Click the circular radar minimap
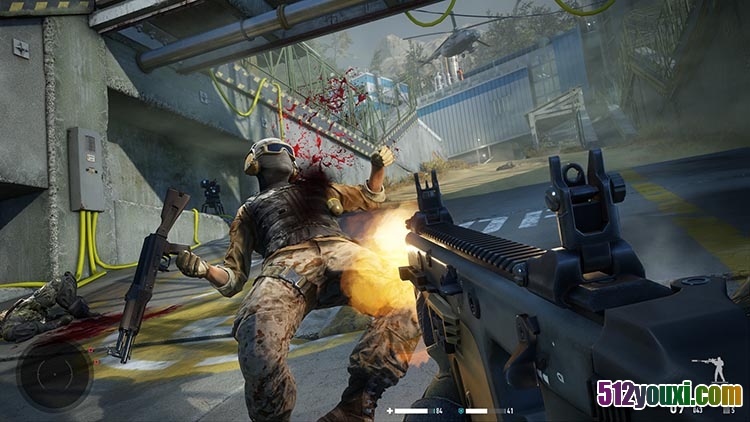 click(x=55, y=372)
